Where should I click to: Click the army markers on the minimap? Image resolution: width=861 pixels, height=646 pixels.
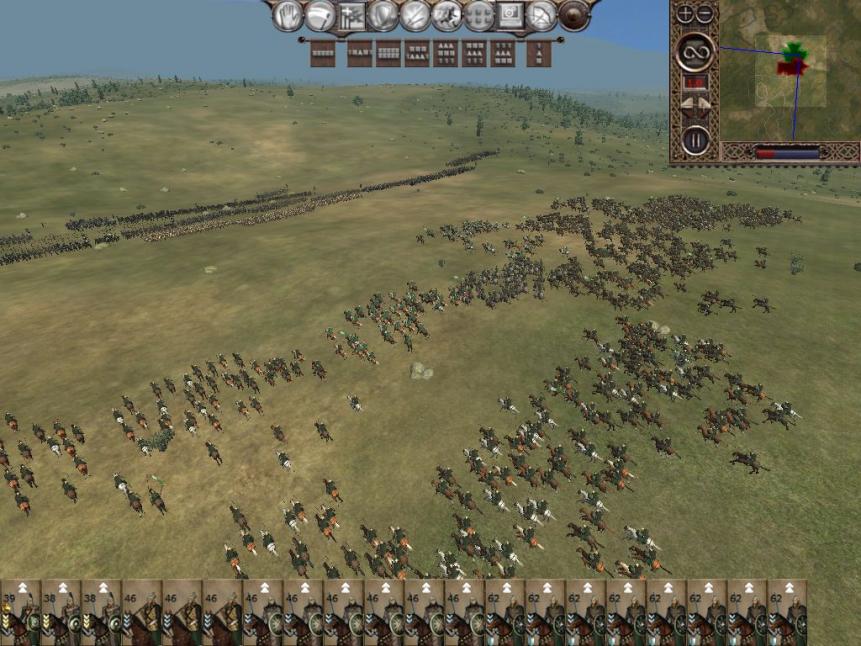pyautogui.click(x=794, y=59)
